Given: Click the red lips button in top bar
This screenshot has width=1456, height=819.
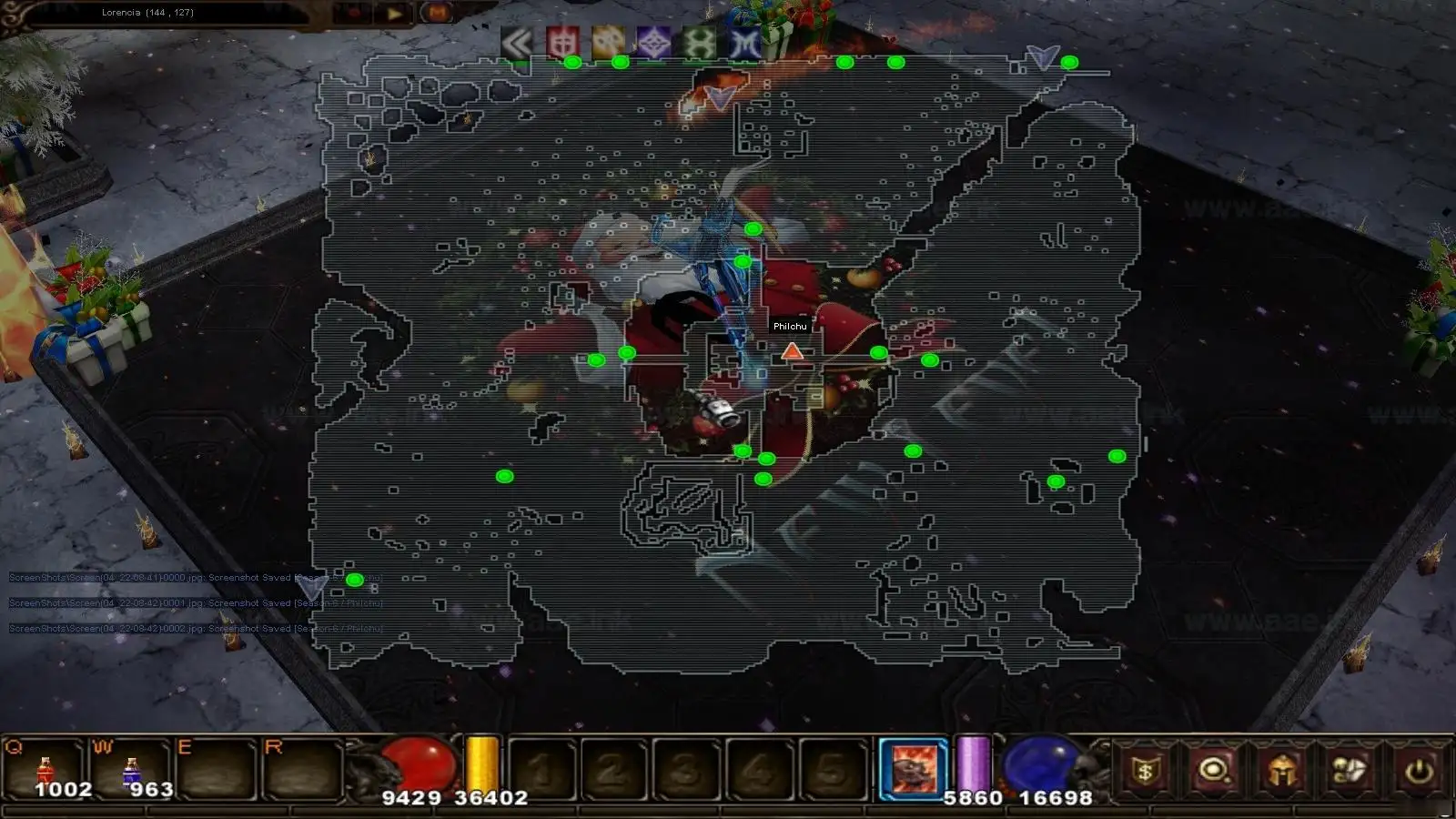Looking at the screenshot, I should 353,14.
